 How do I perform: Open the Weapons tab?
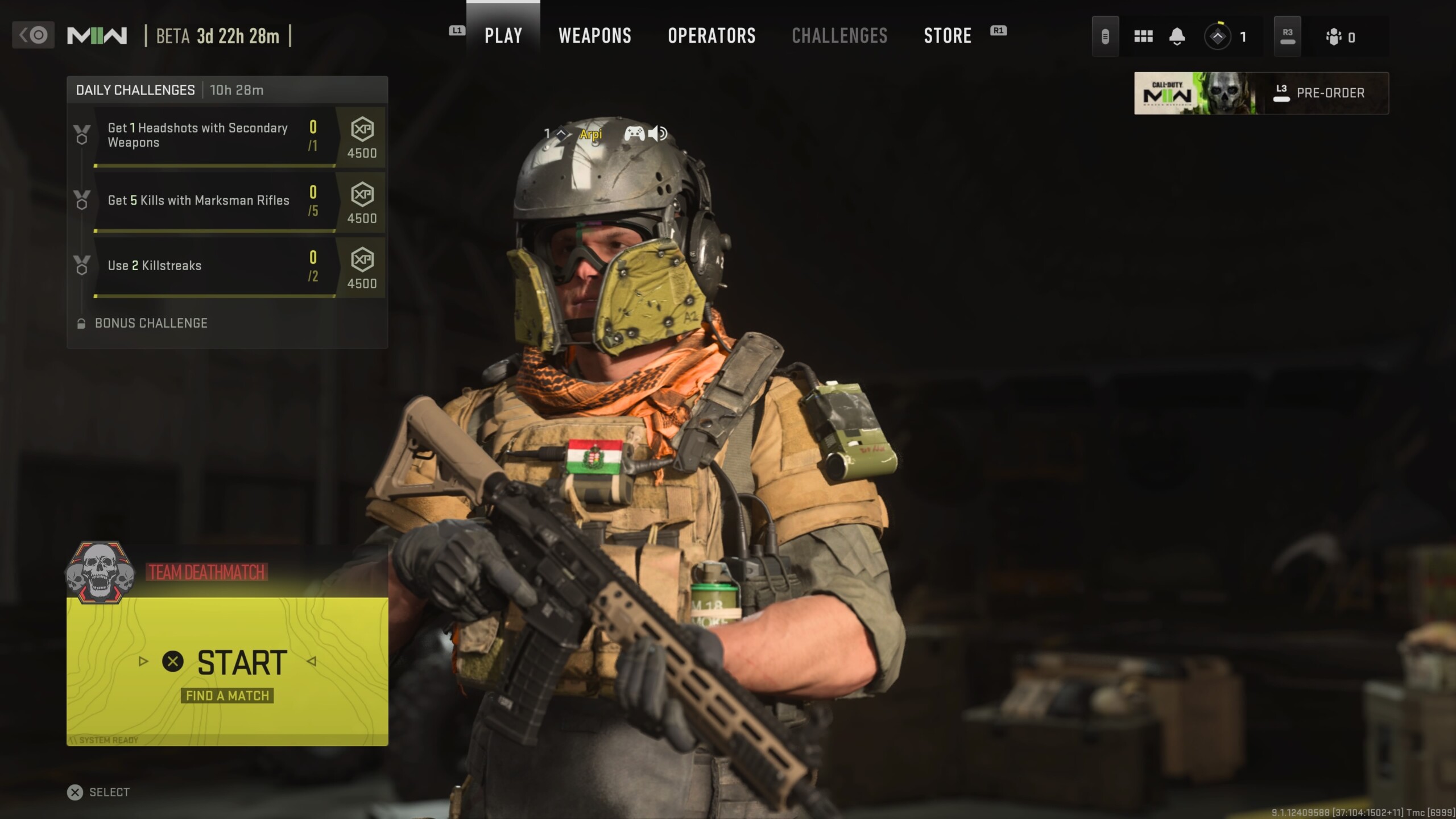tap(594, 36)
